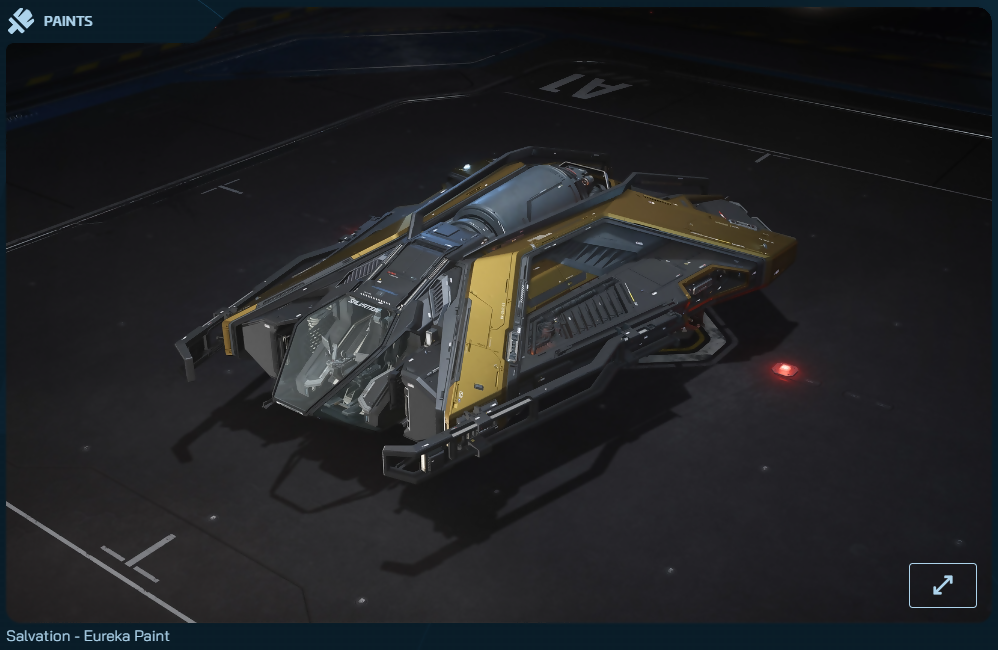Expand the ship image to fullscreen

point(942,586)
